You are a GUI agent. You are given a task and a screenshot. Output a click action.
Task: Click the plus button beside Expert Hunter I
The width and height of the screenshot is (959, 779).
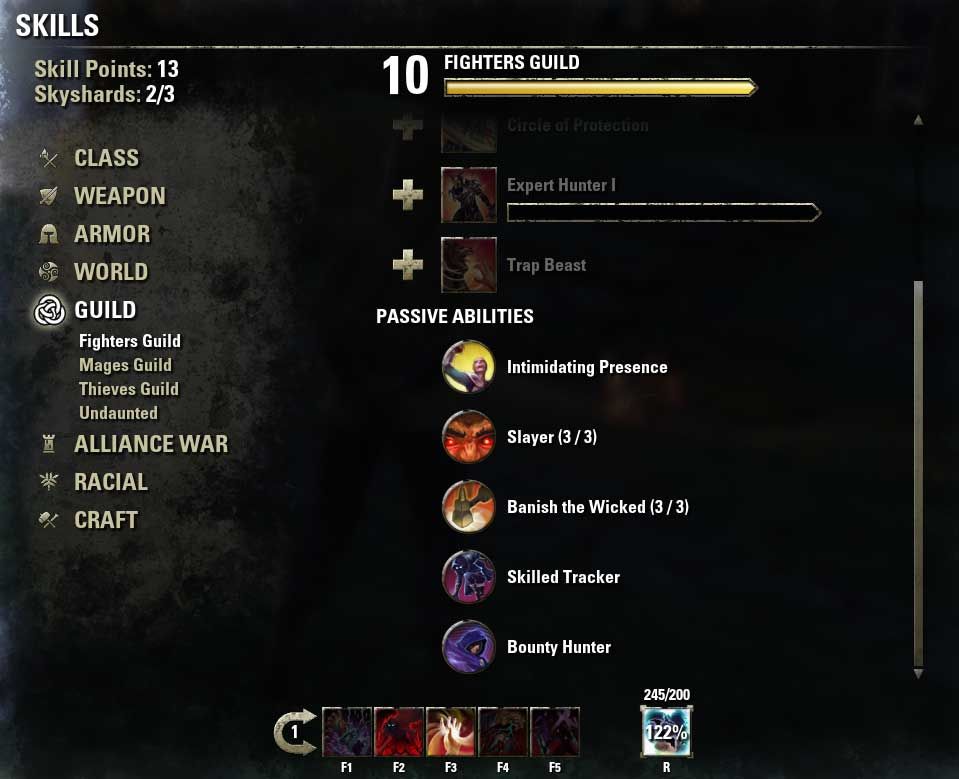pyautogui.click(x=407, y=195)
